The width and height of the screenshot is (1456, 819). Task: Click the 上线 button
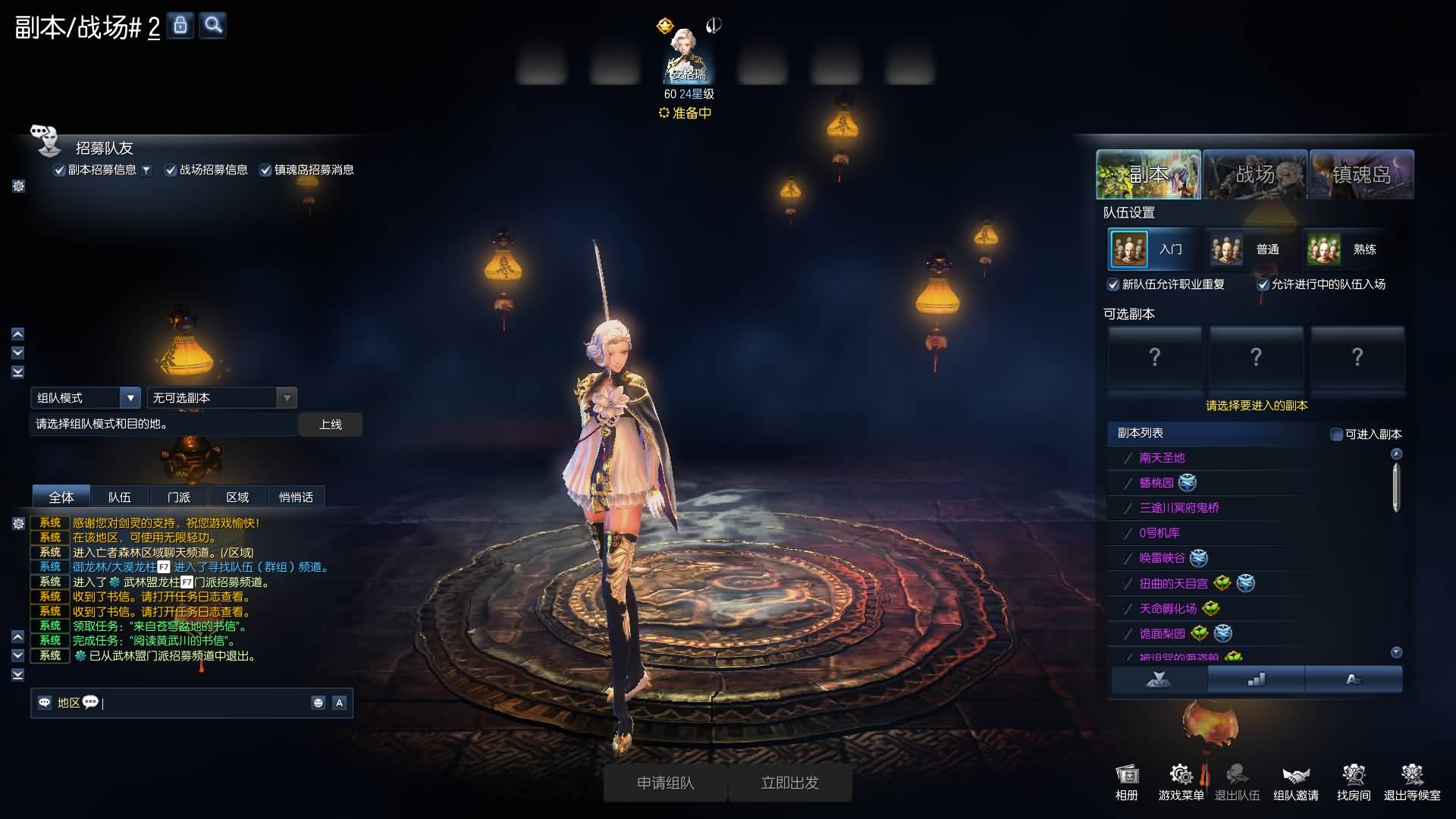pos(330,425)
